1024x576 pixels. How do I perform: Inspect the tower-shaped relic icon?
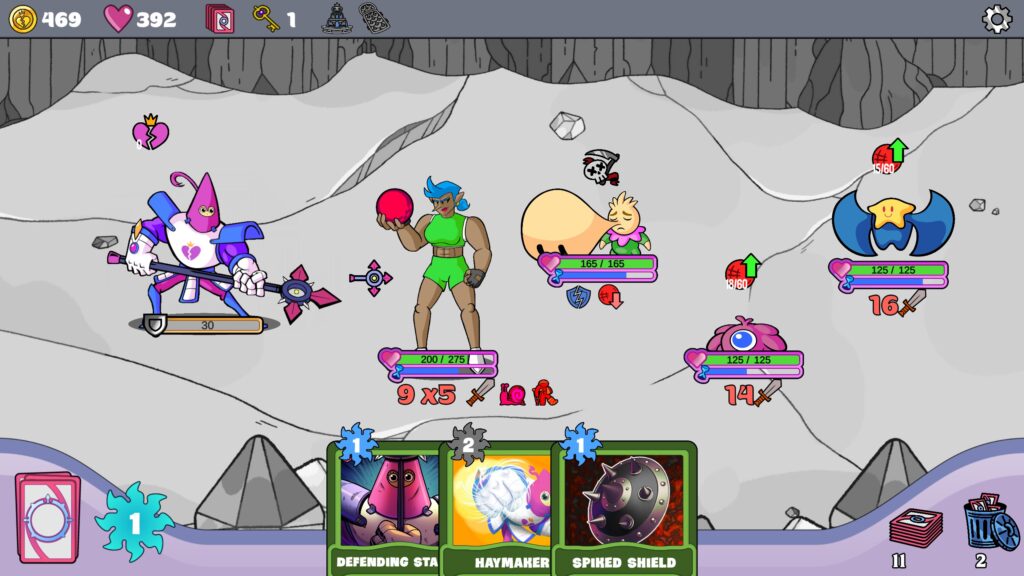[x=335, y=18]
